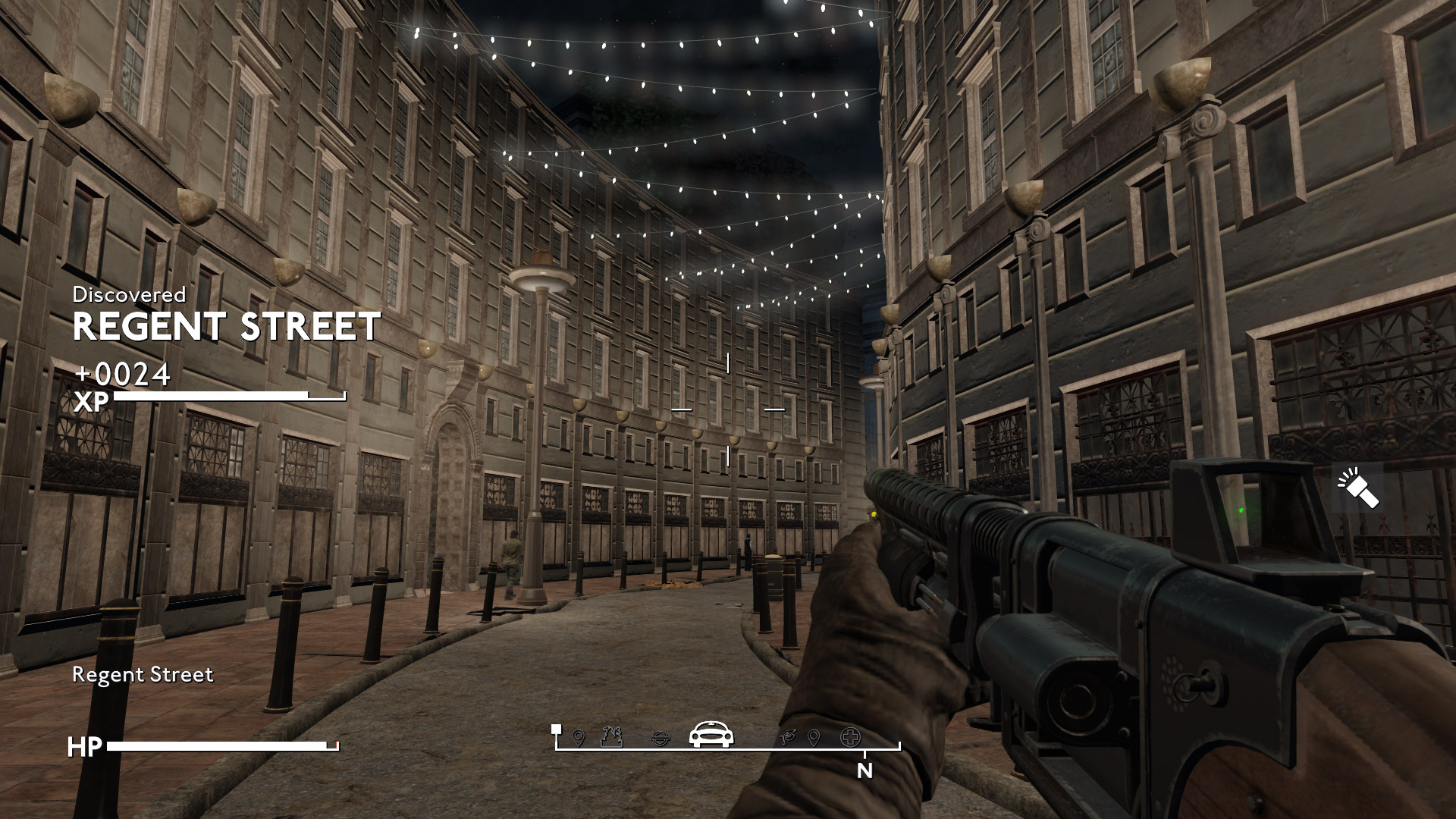Toggle the flashlight icon
The width and height of the screenshot is (1456, 819).
click(1358, 489)
